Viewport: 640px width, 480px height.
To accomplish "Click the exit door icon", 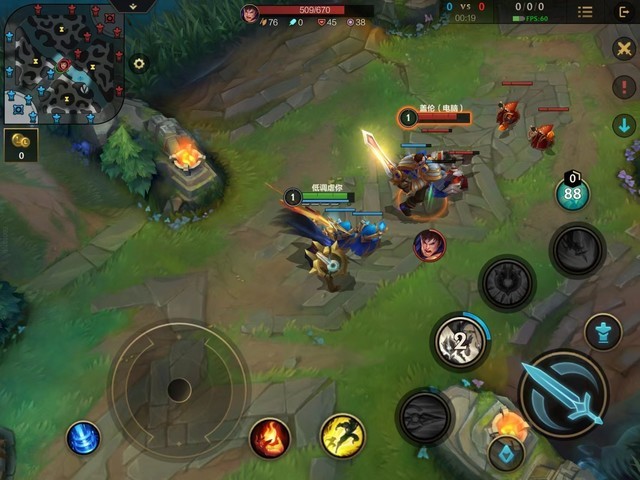I will pos(624,12).
